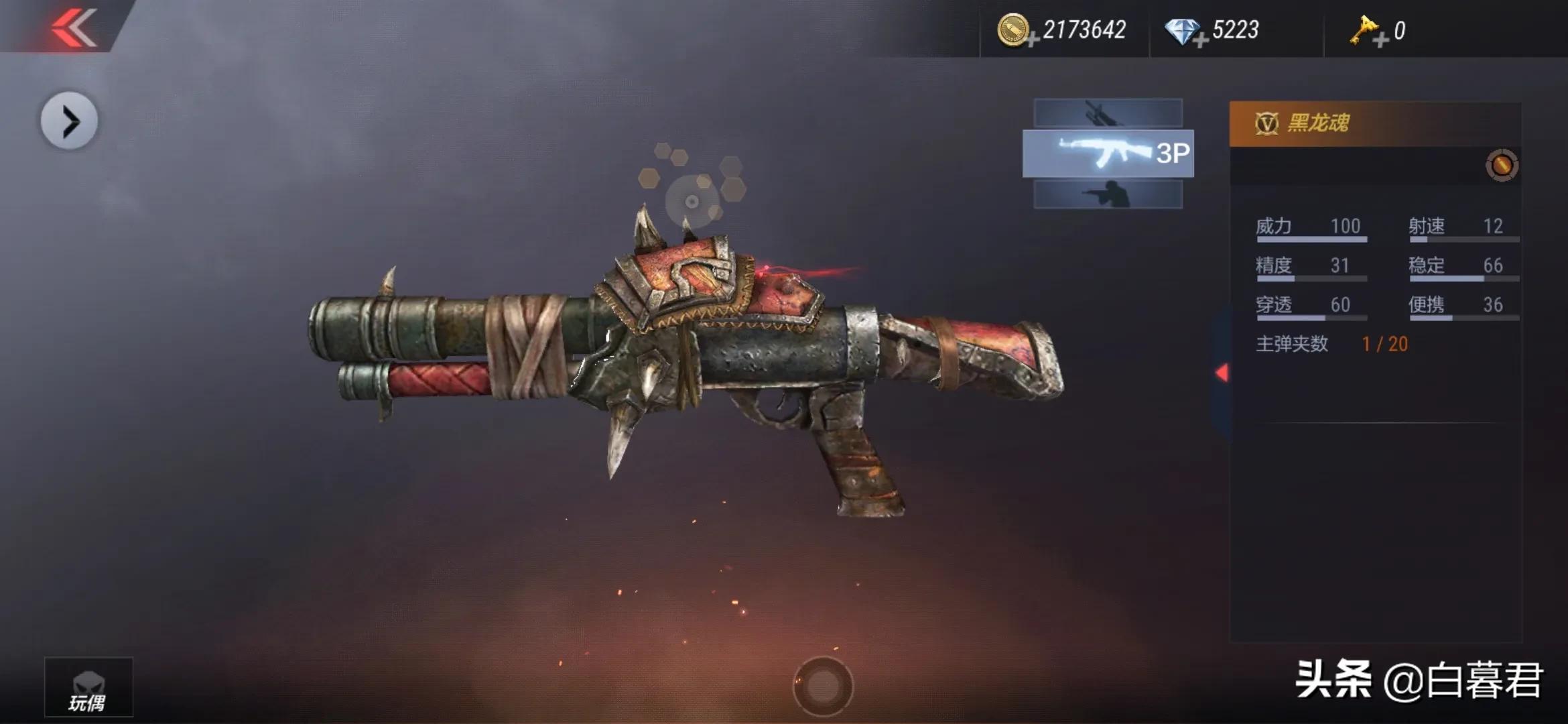This screenshot has width=1568, height=724.
Task: Add more golden keys
Action: click(1380, 40)
